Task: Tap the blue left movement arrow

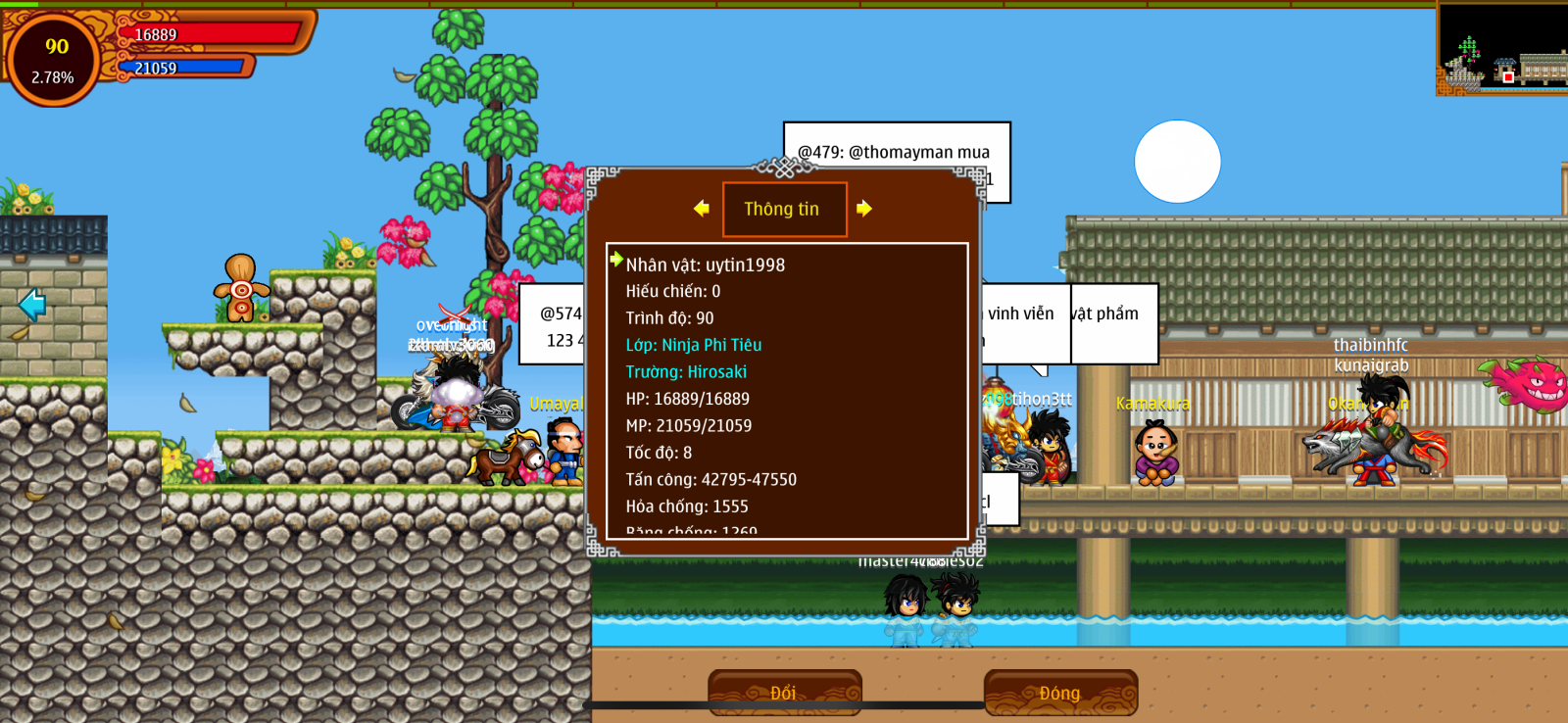Action: coord(32,305)
